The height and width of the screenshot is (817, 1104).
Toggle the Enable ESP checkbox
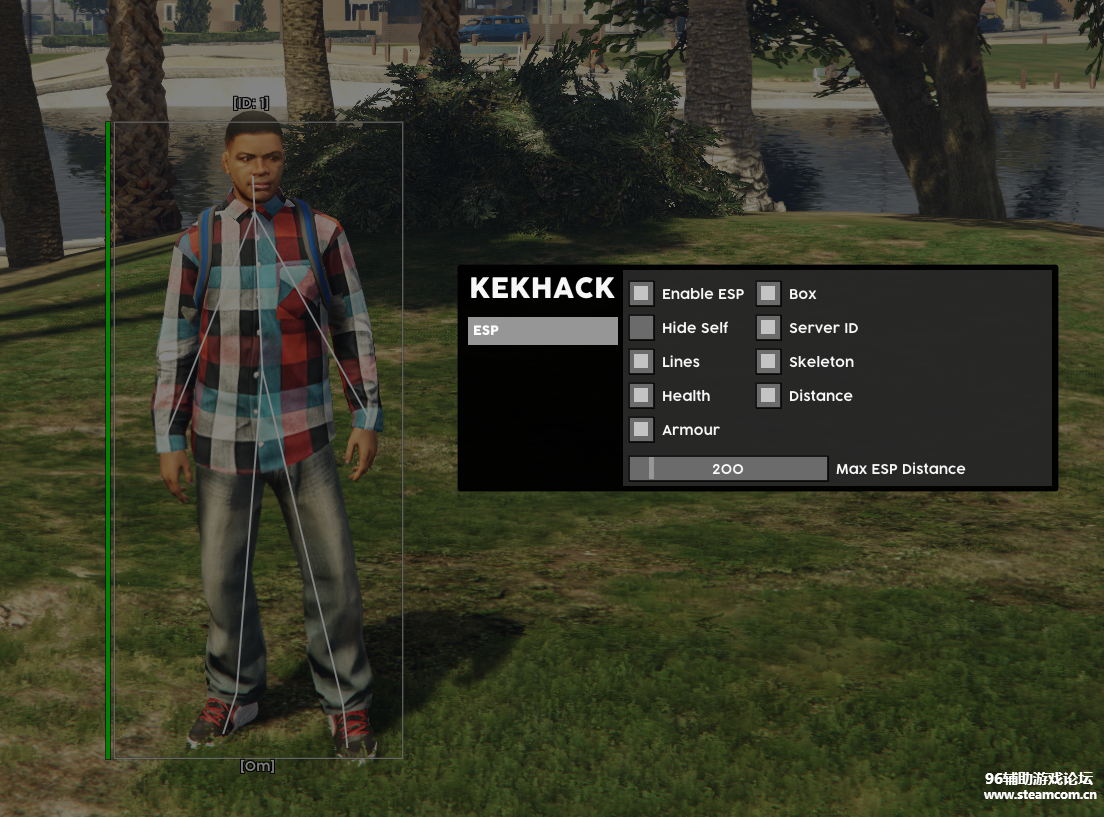[x=642, y=294]
